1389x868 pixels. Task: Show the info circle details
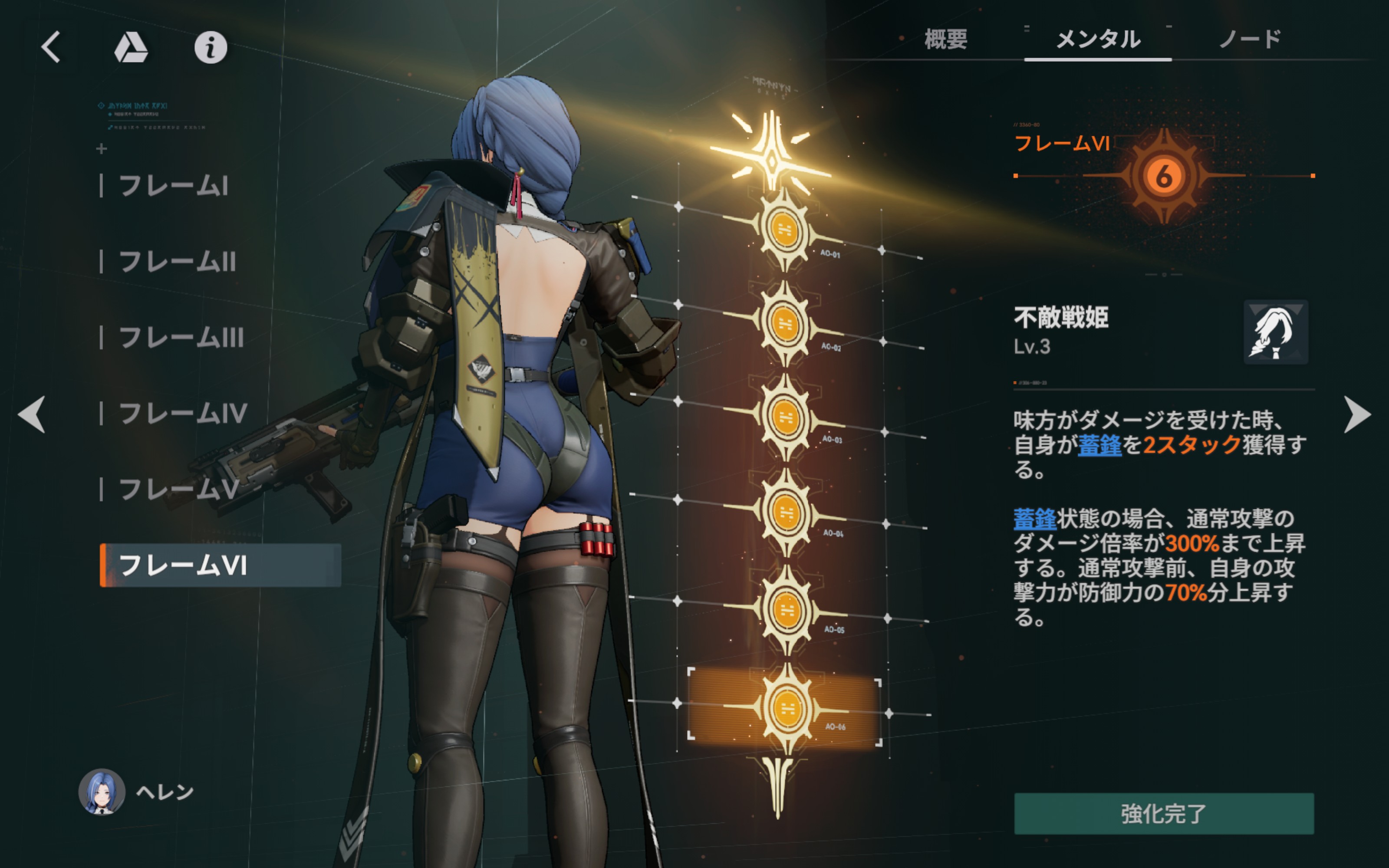pos(211,47)
